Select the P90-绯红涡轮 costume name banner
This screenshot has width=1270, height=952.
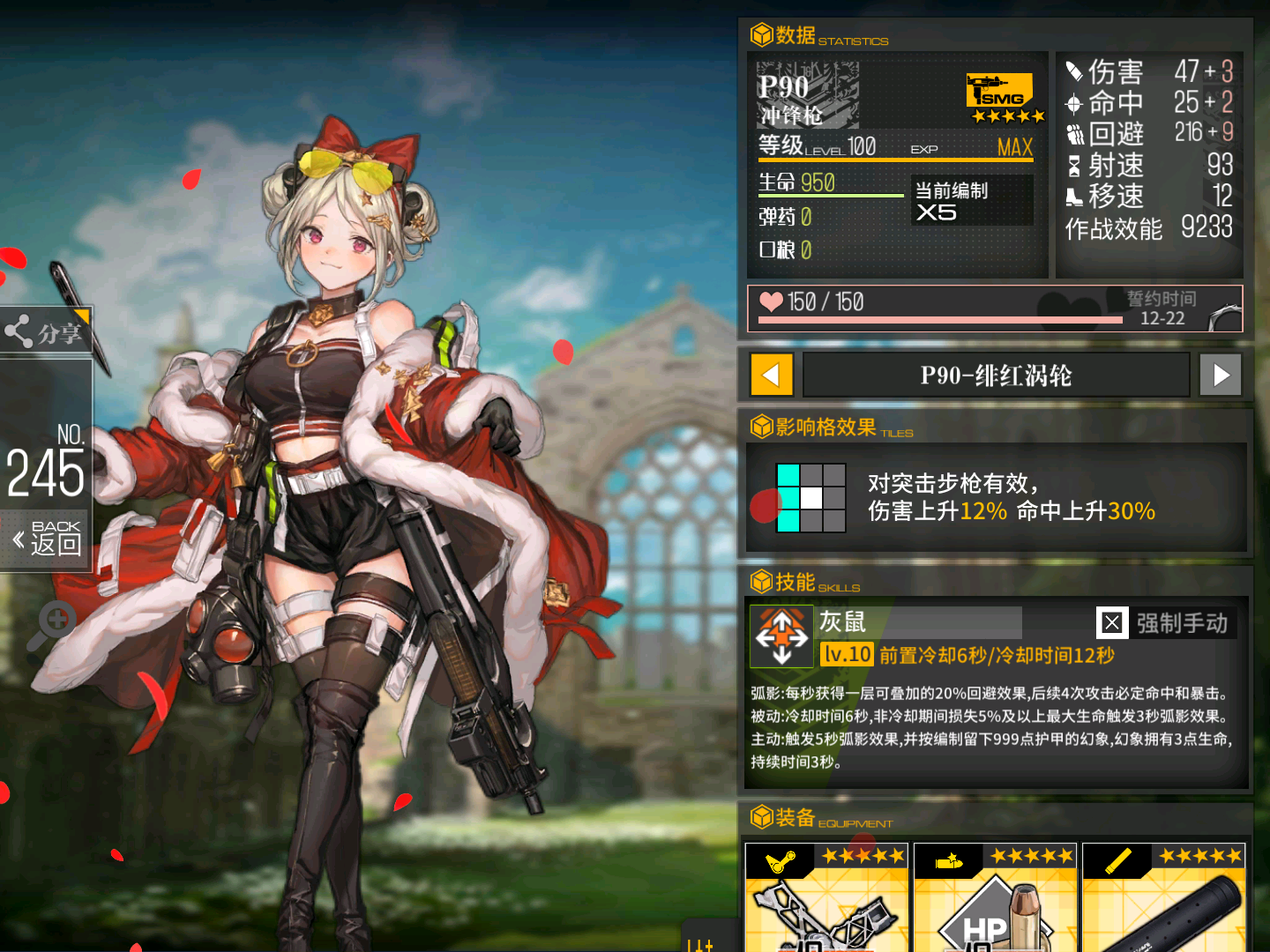[995, 374]
